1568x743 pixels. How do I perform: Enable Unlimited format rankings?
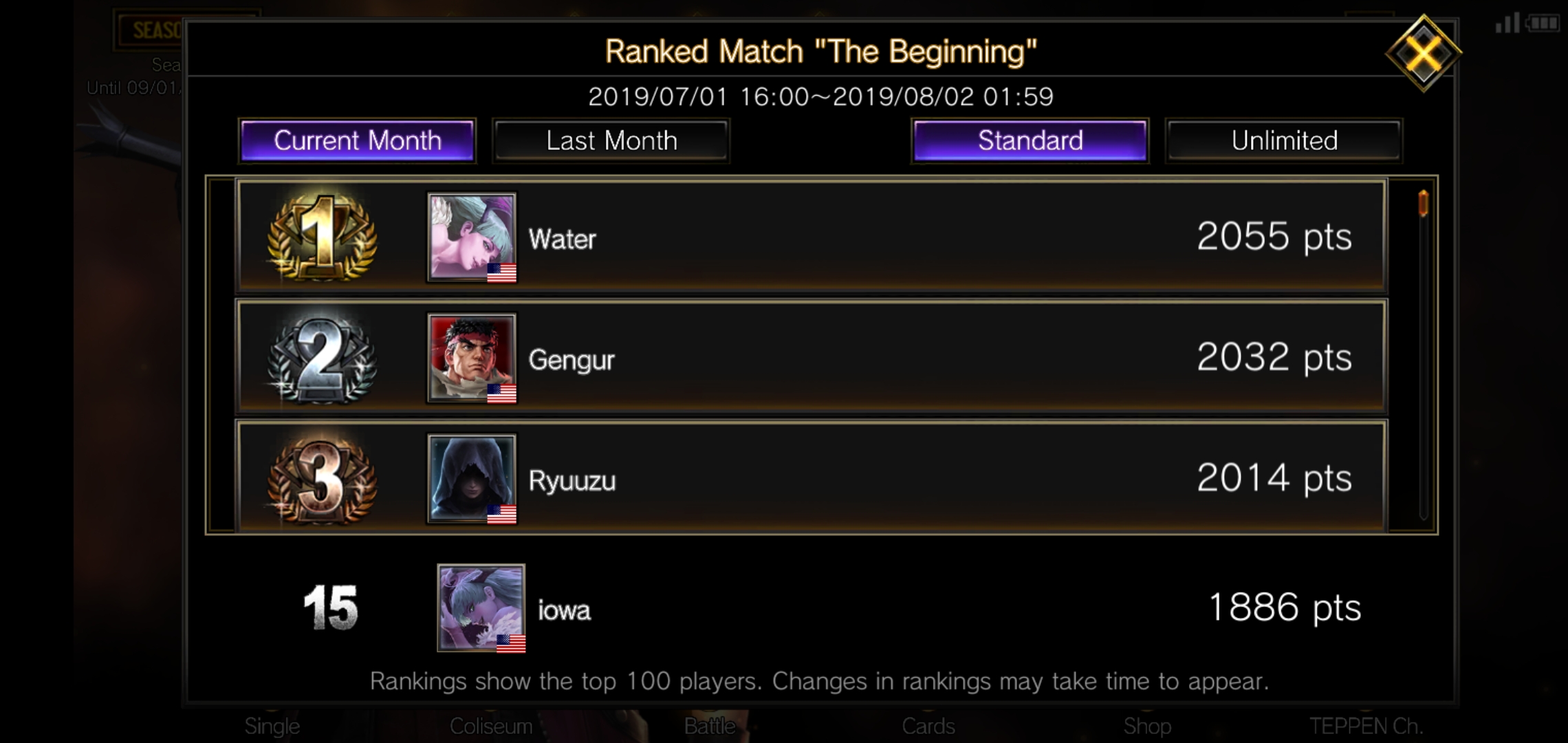coord(1283,140)
